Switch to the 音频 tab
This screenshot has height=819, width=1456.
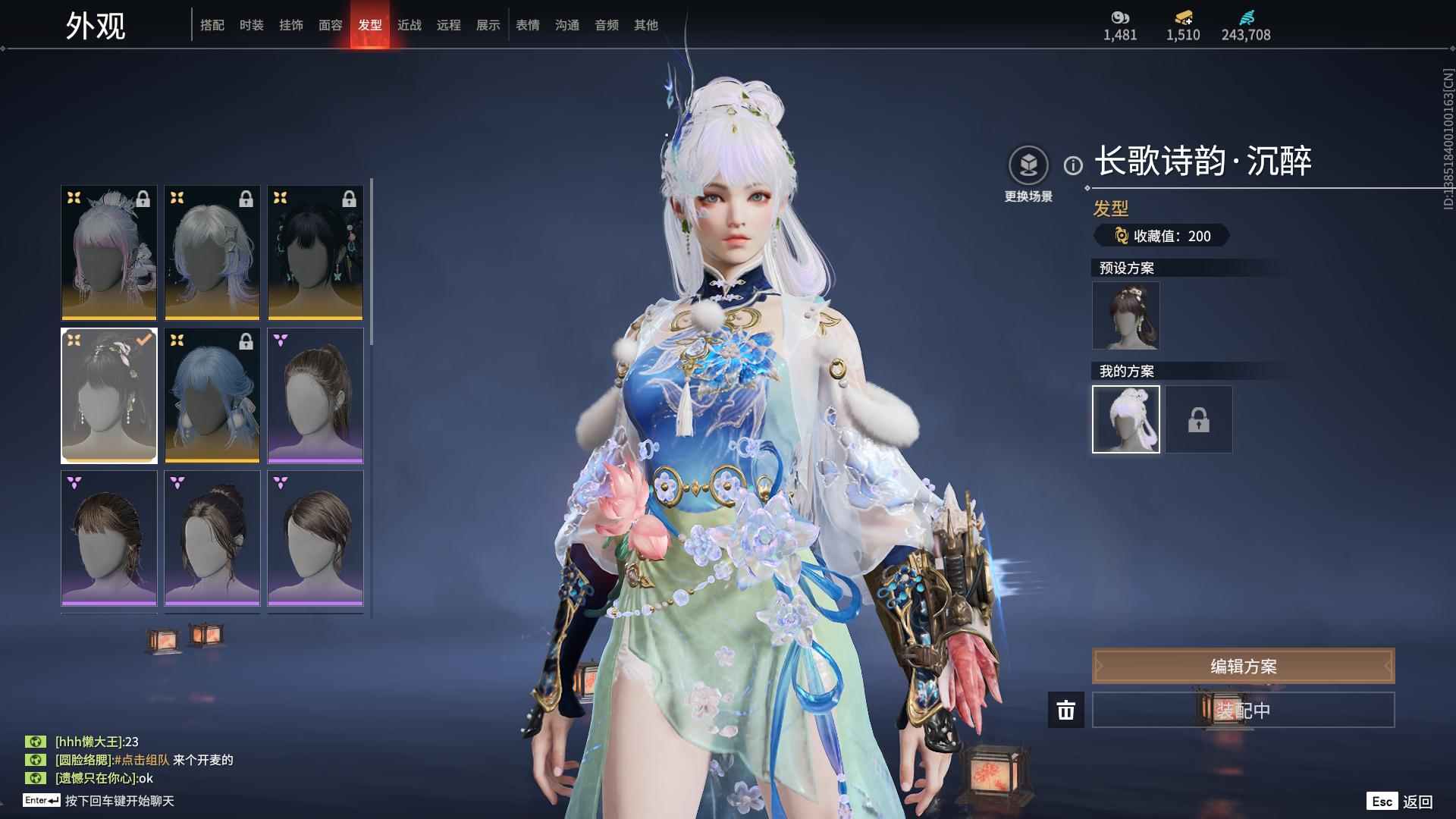[607, 25]
